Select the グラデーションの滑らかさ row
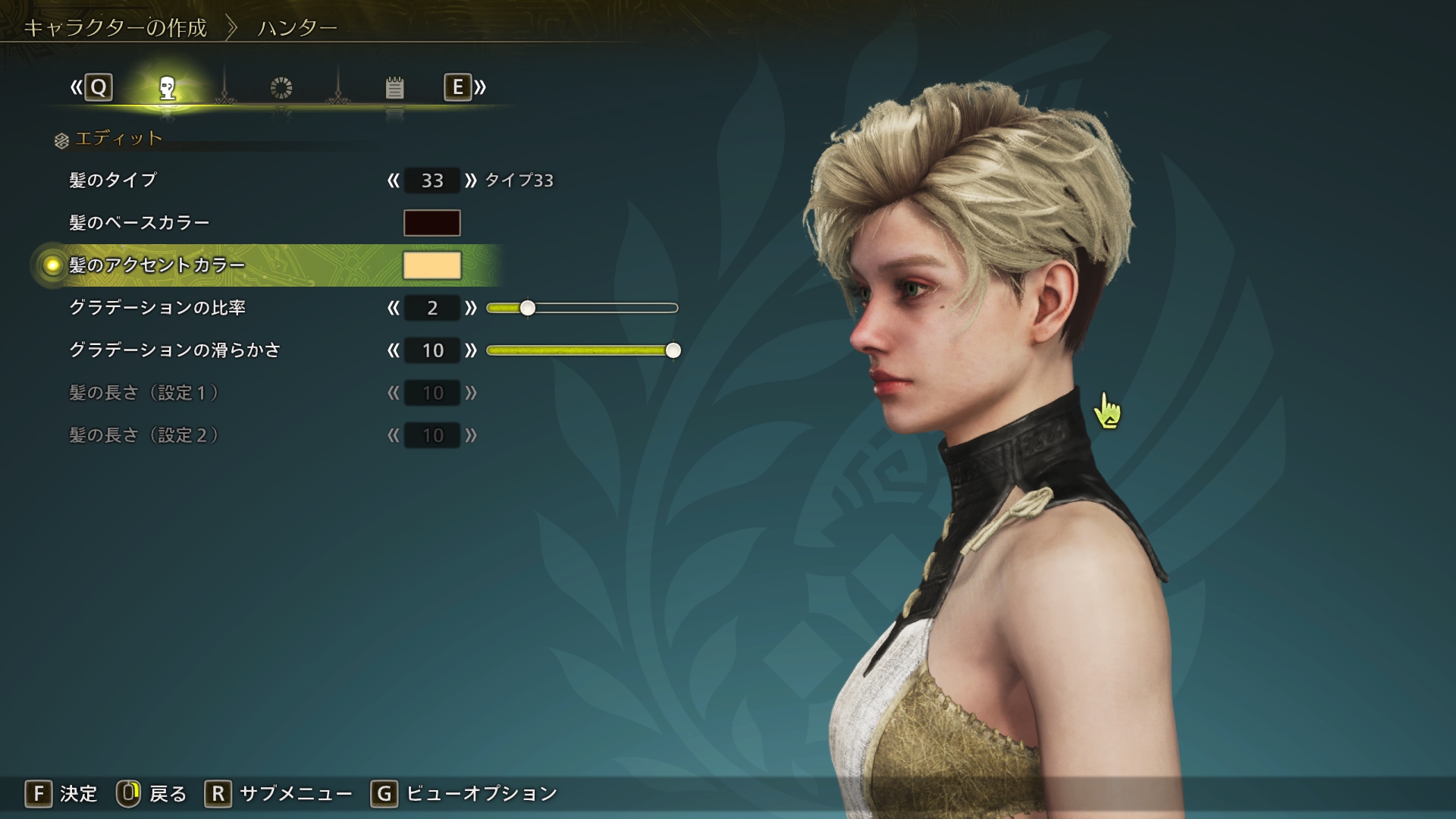Image resolution: width=1456 pixels, height=819 pixels. point(174,350)
